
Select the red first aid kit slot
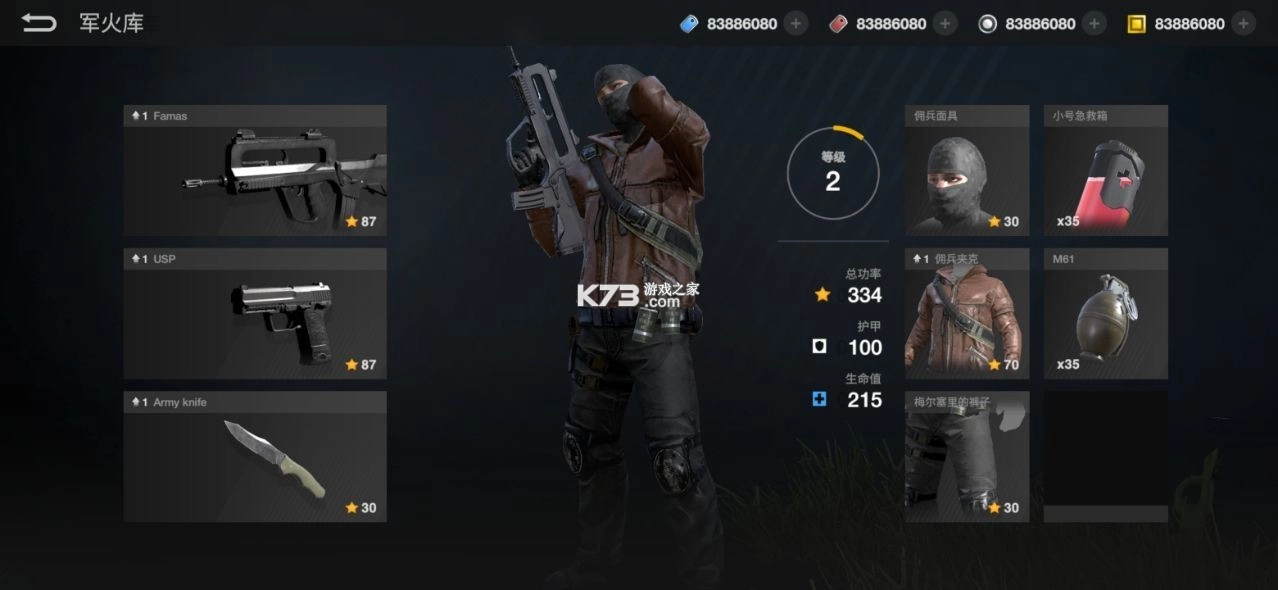tap(1105, 171)
